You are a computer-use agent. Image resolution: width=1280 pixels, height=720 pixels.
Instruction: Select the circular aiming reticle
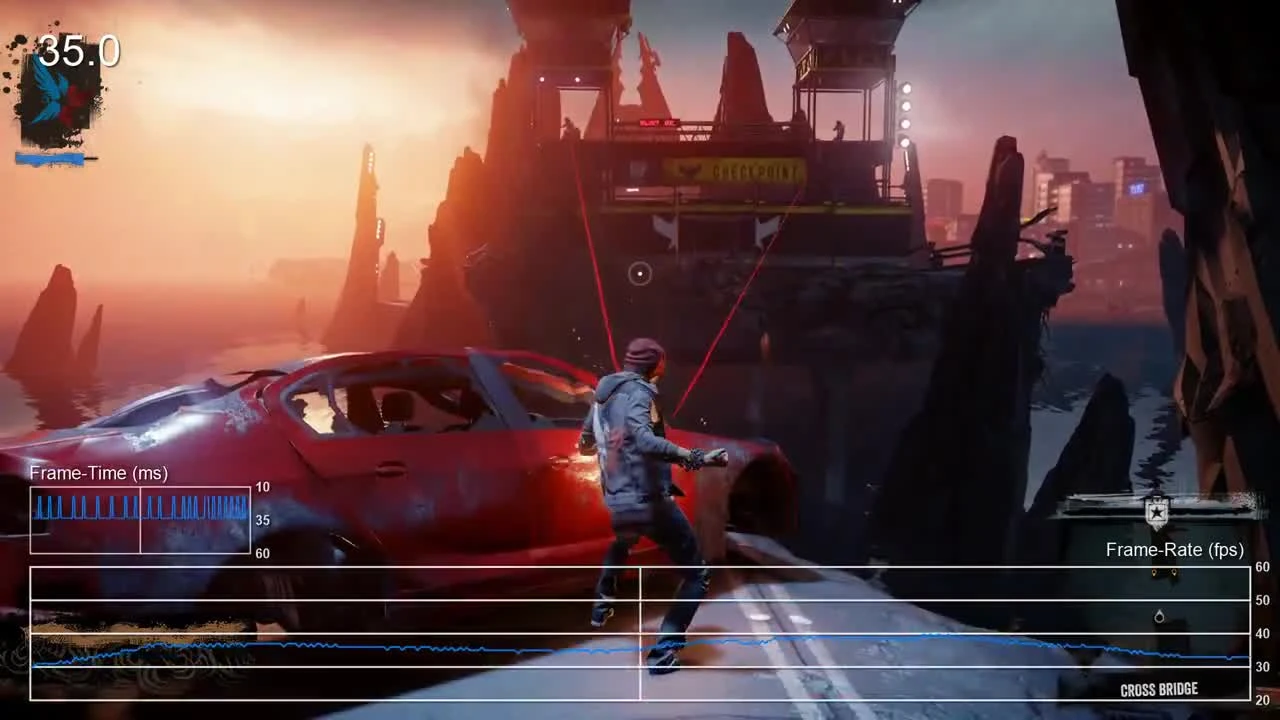tap(640, 274)
